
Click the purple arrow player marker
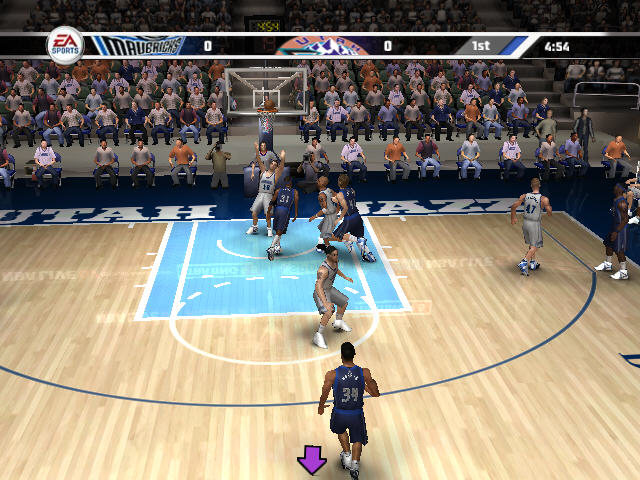click(x=312, y=460)
